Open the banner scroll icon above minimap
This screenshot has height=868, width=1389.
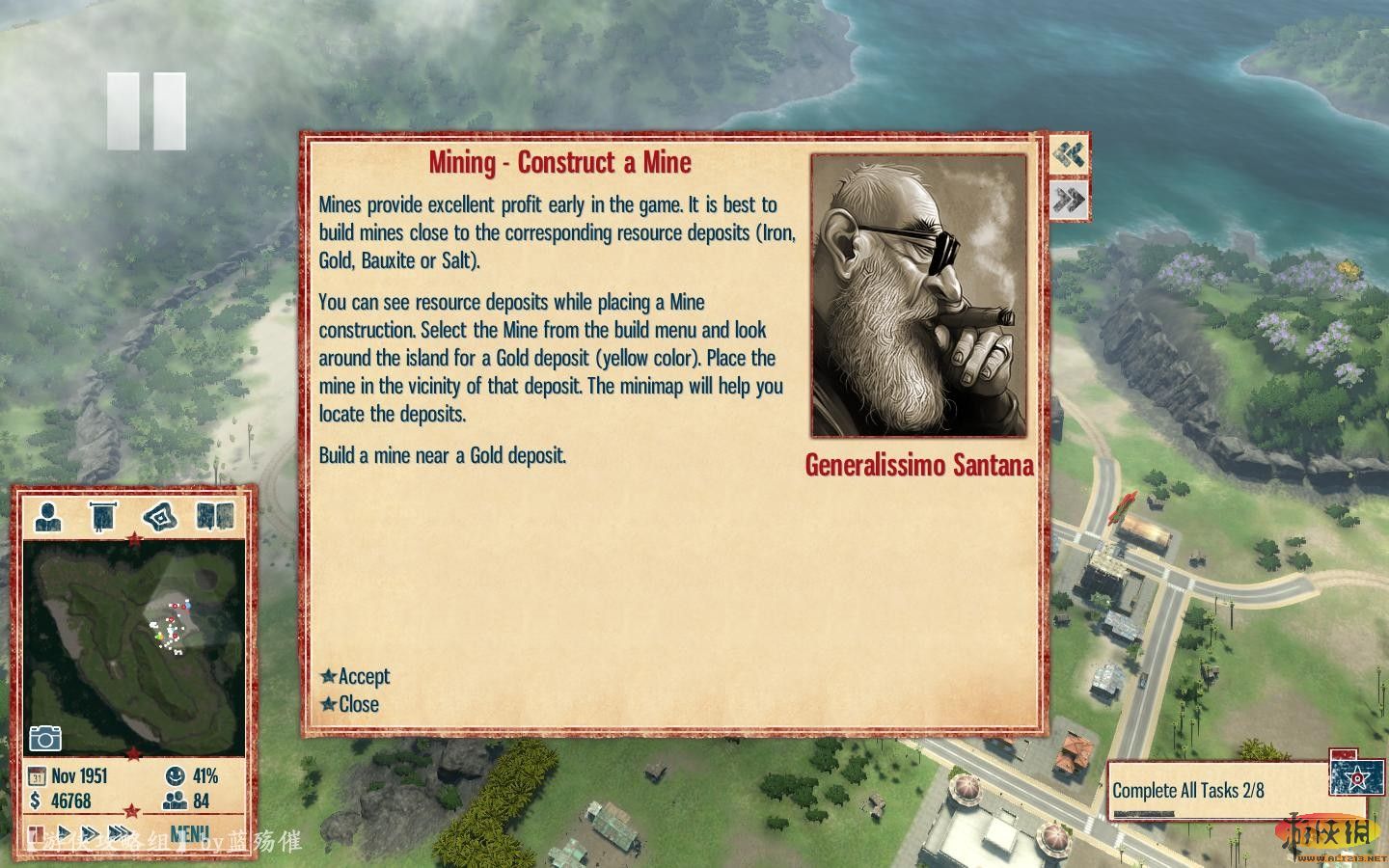(103, 517)
